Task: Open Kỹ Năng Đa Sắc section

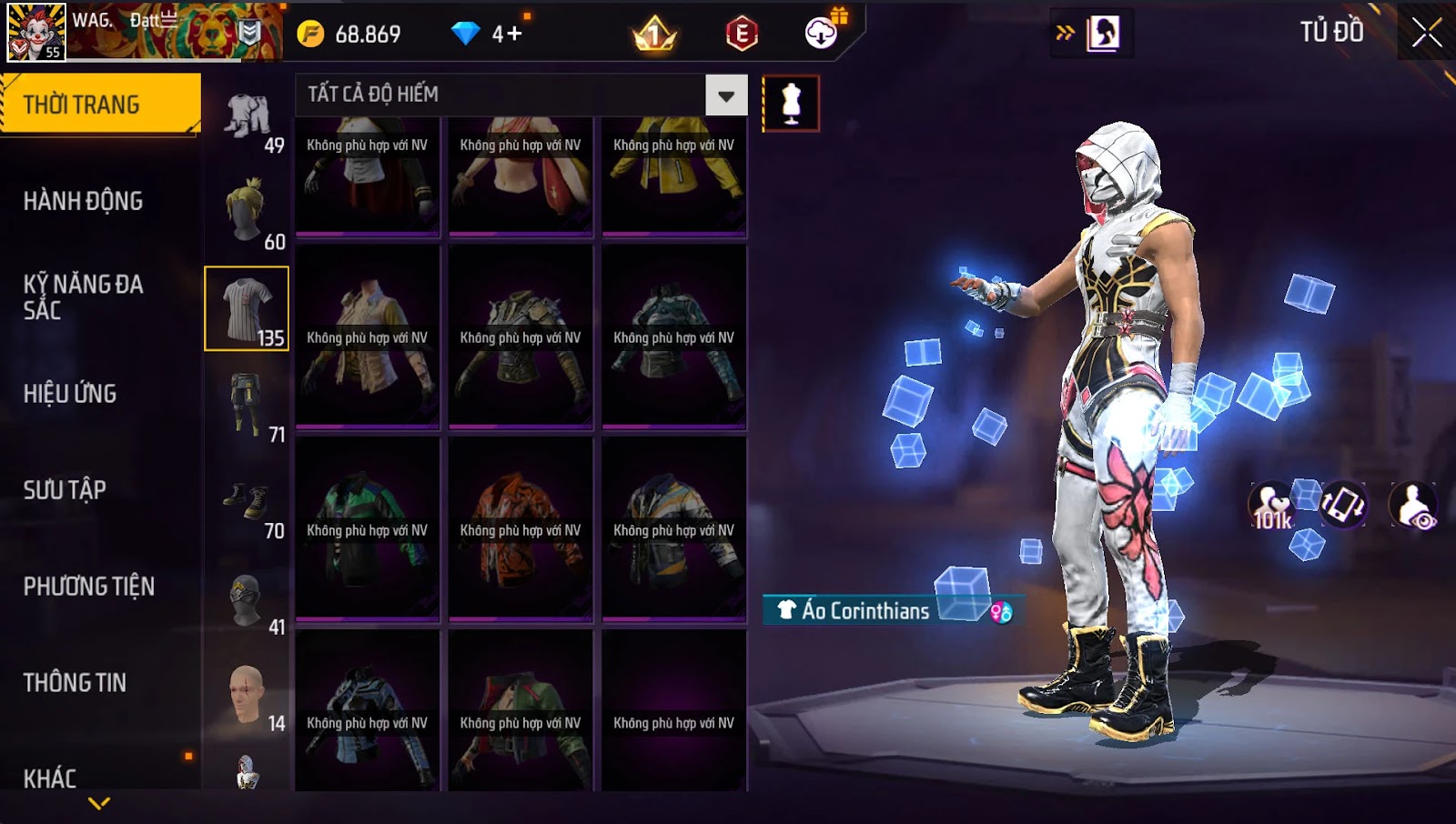Action: coord(84,296)
